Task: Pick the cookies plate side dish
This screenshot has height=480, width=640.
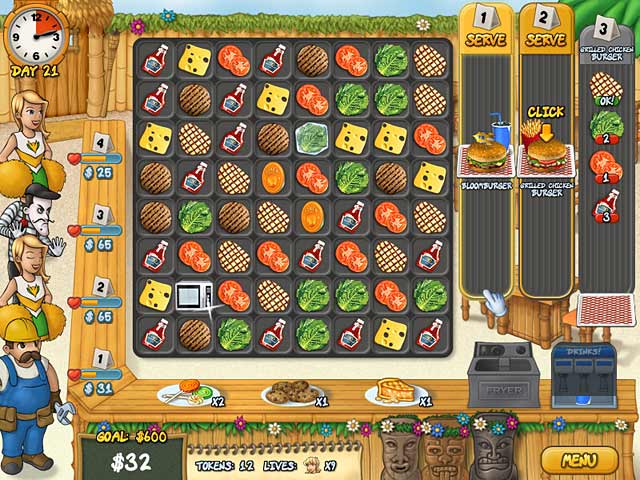Action: point(288,393)
